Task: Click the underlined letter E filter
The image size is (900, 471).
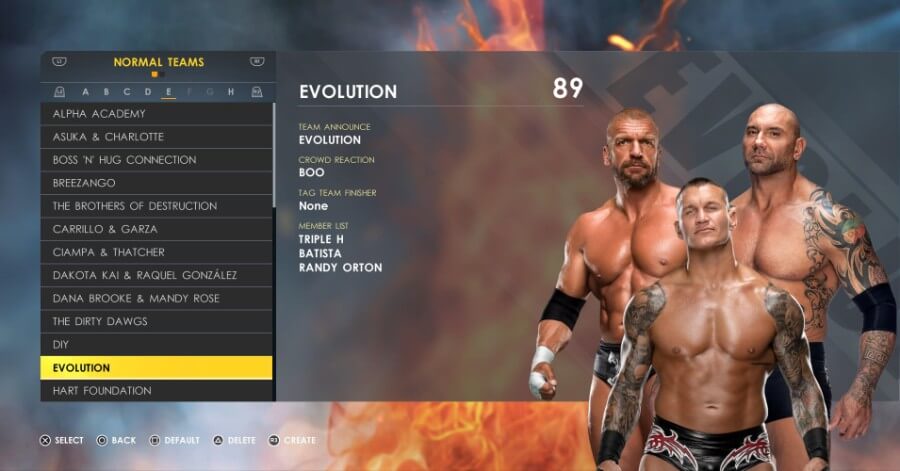Action: (169, 92)
